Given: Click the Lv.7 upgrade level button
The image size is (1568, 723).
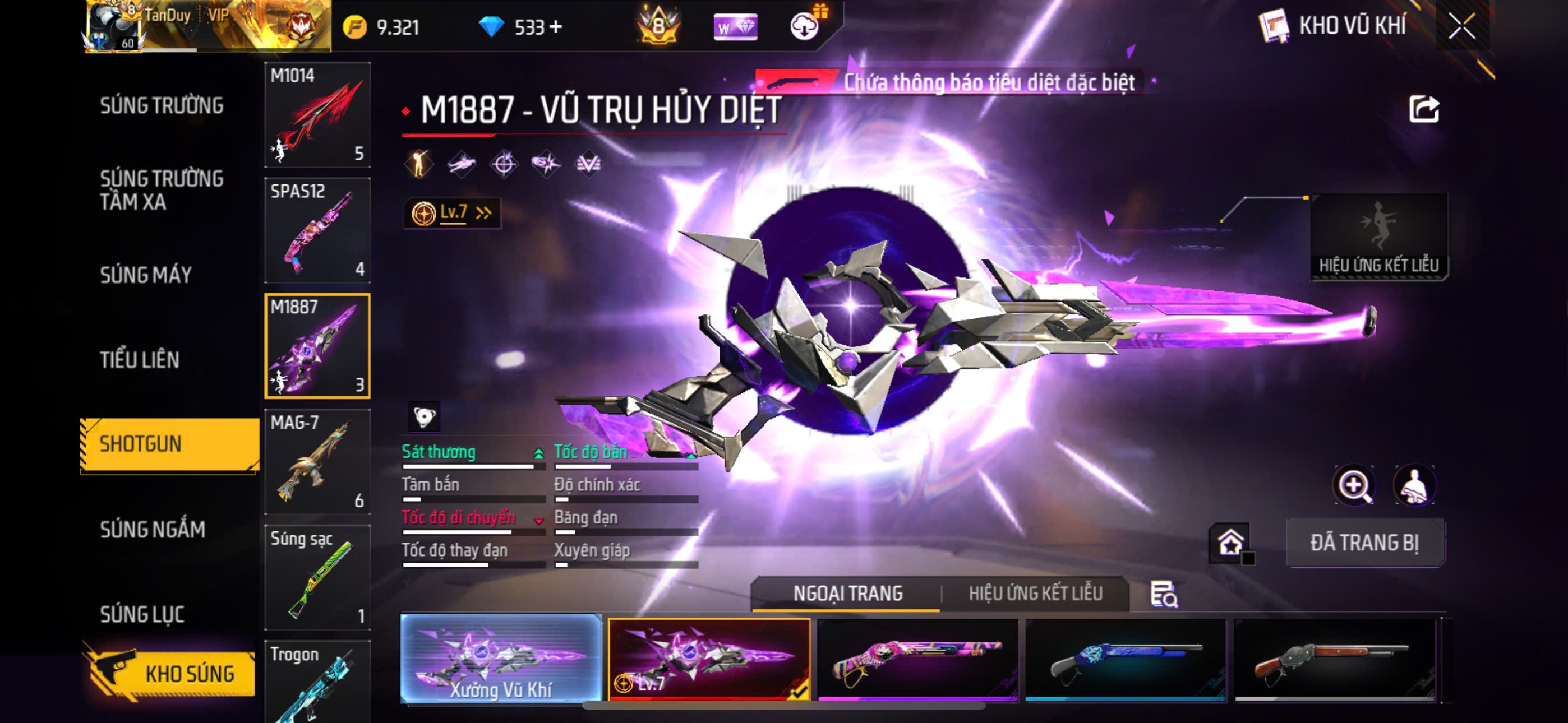Looking at the screenshot, I should tap(451, 212).
